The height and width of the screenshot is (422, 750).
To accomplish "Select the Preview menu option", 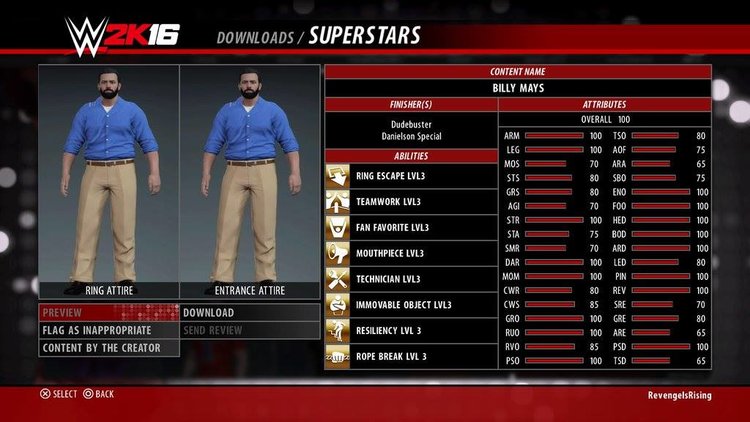I will (x=108, y=312).
